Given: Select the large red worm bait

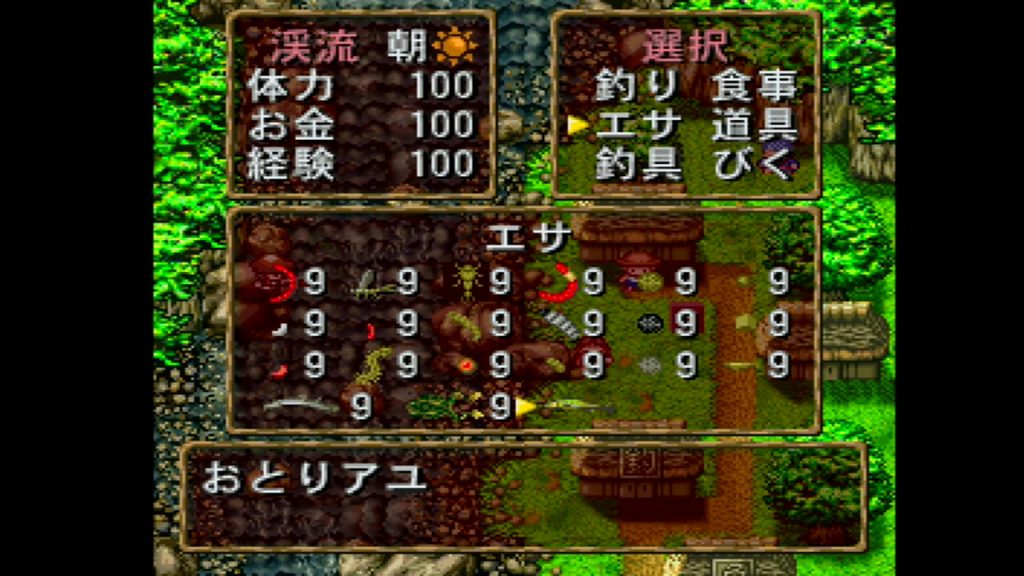Looking at the screenshot, I should click(281, 283).
